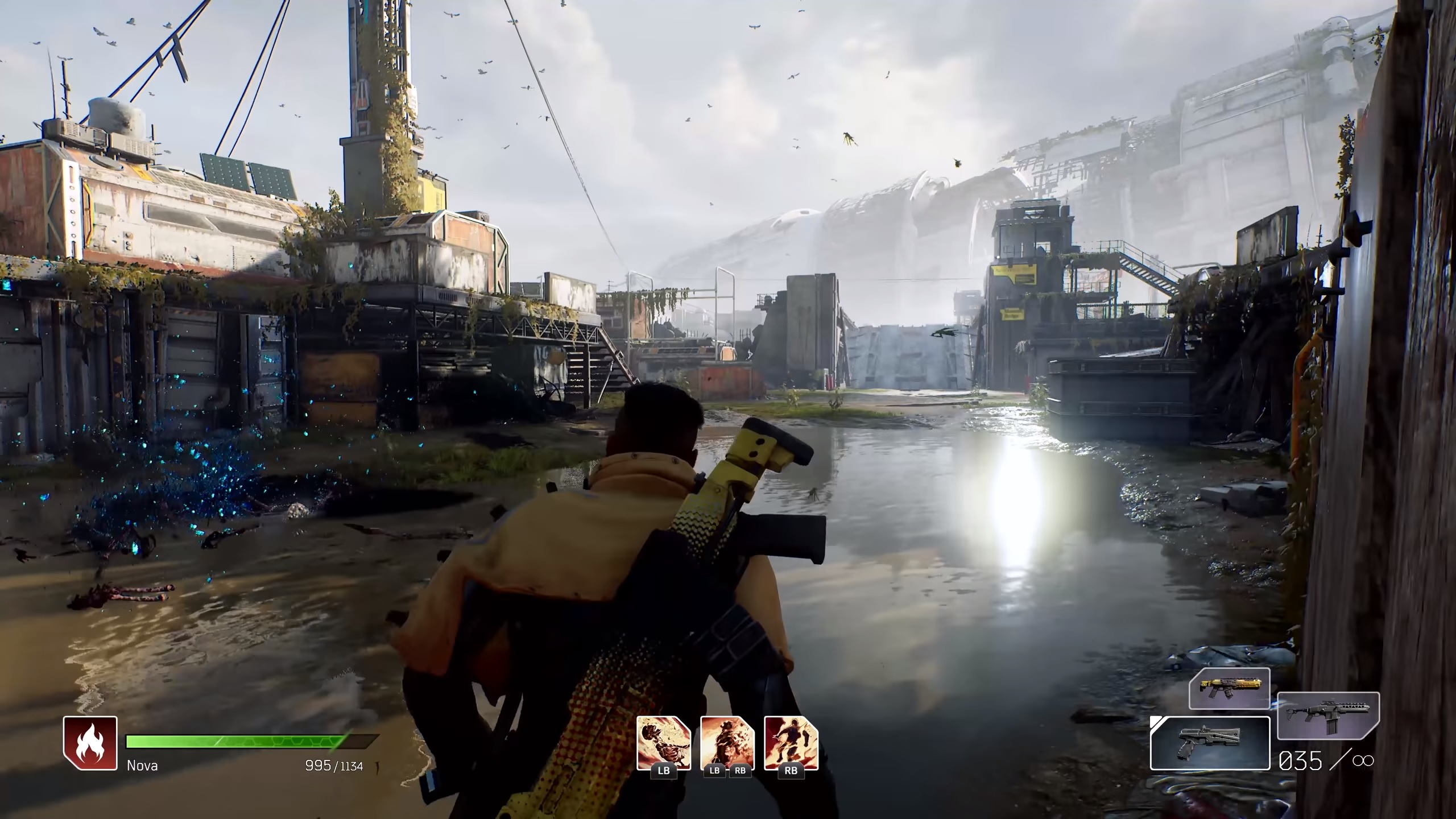
Task: Activate the ground-slam ability icon
Action: [x=663, y=742]
